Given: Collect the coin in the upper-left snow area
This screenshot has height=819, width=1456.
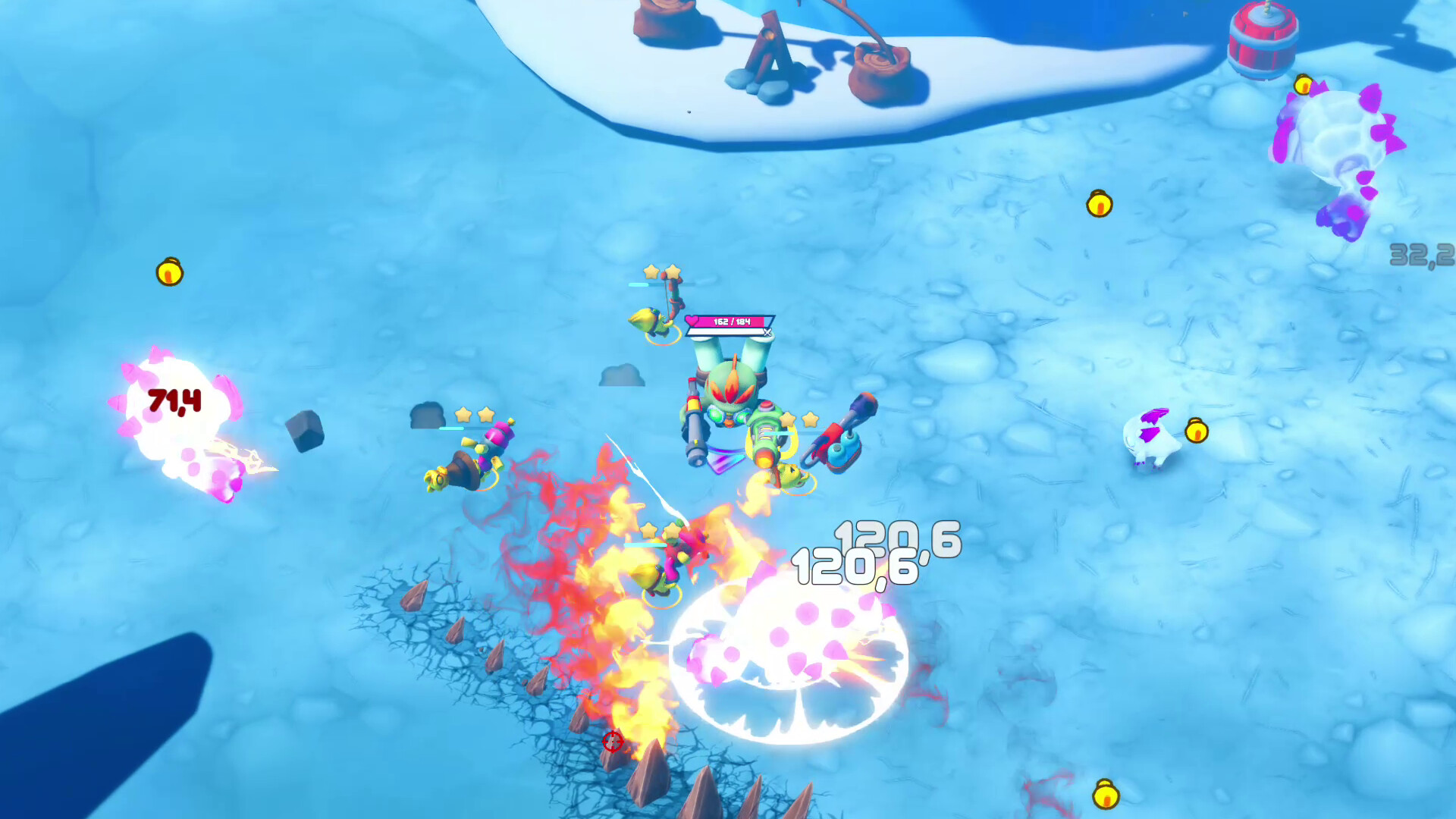Looking at the screenshot, I should pos(170,273).
